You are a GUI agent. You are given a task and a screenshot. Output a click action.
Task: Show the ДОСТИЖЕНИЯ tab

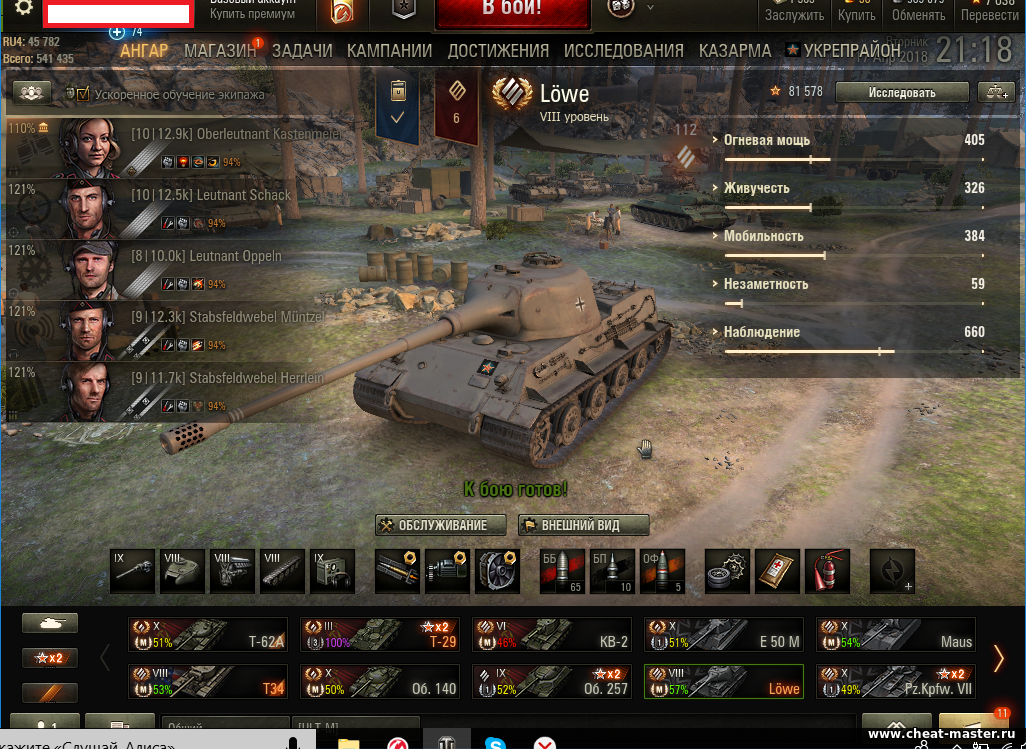click(x=498, y=51)
